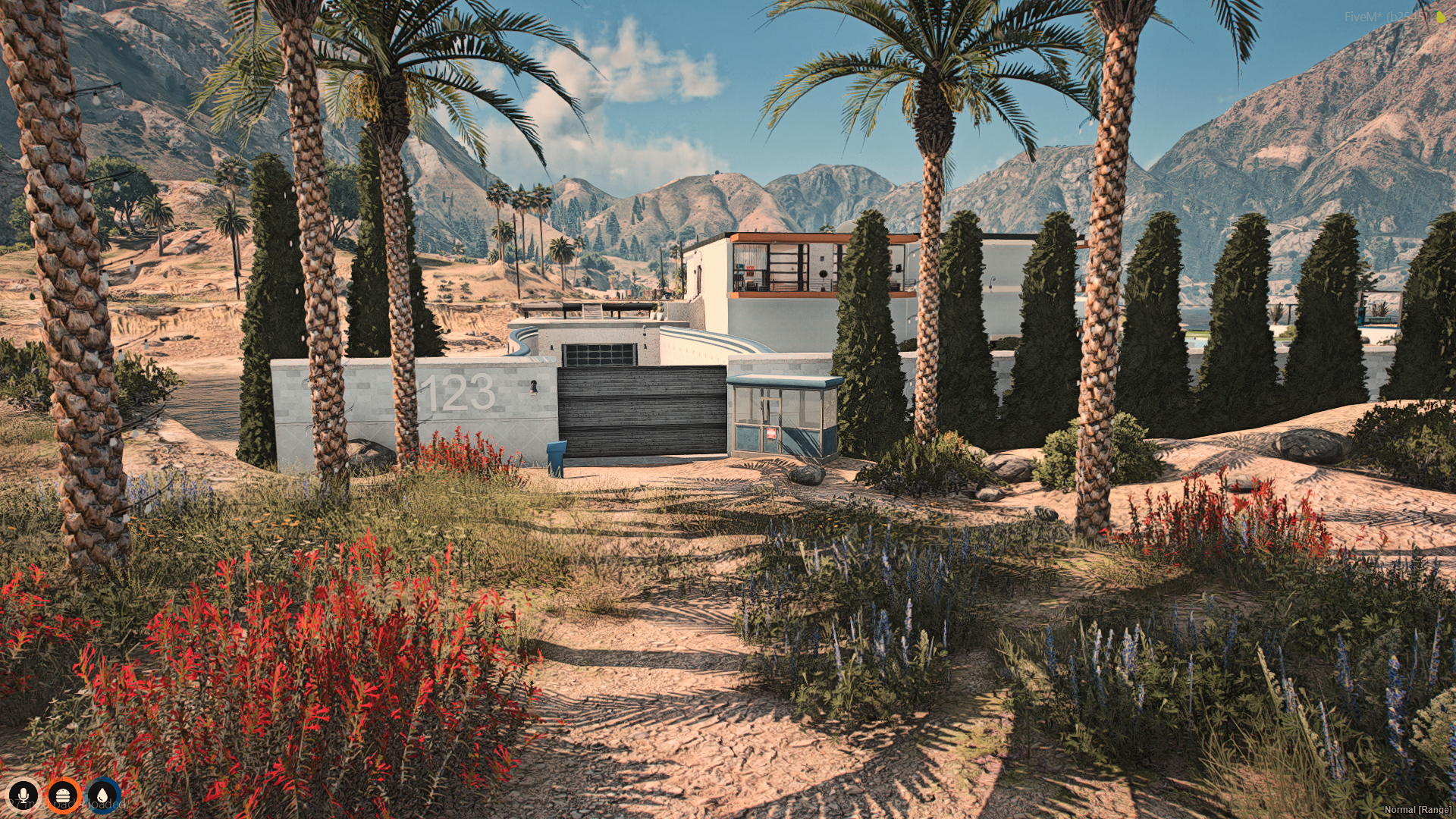1456x819 pixels.
Task: Click the microphone voice icon
Action: point(24,795)
